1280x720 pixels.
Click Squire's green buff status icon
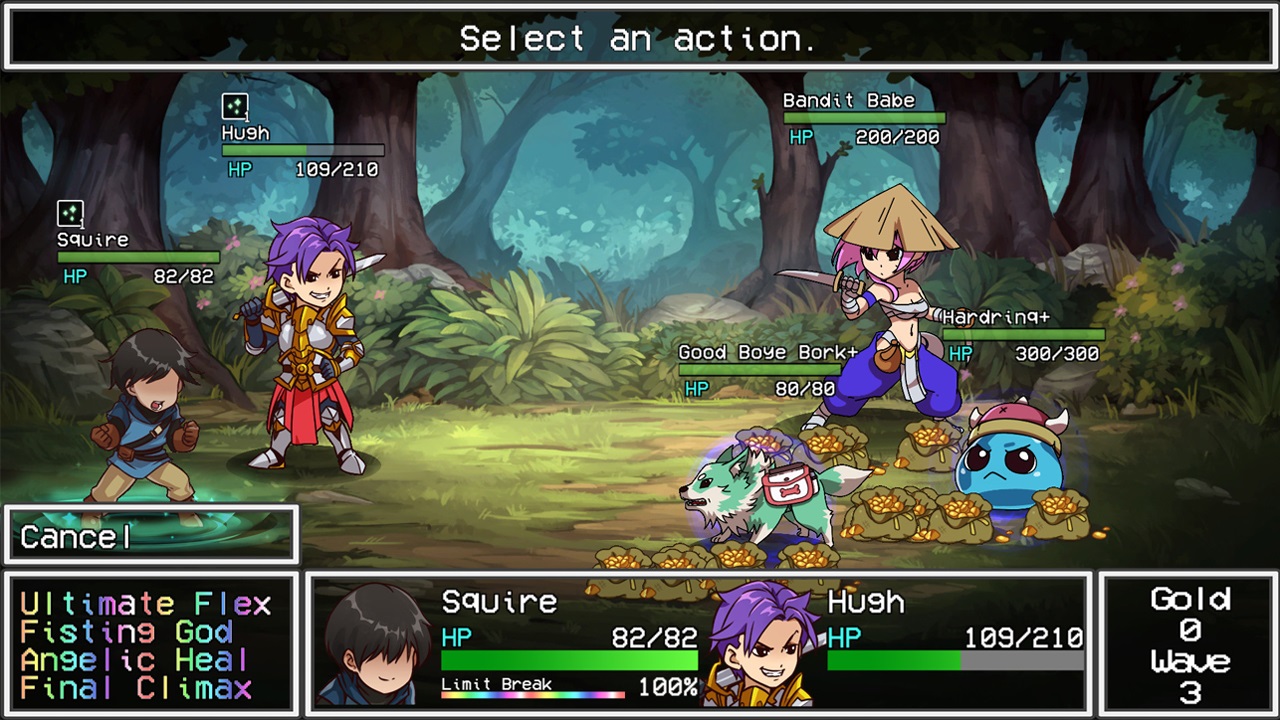[x=70, y=212]
